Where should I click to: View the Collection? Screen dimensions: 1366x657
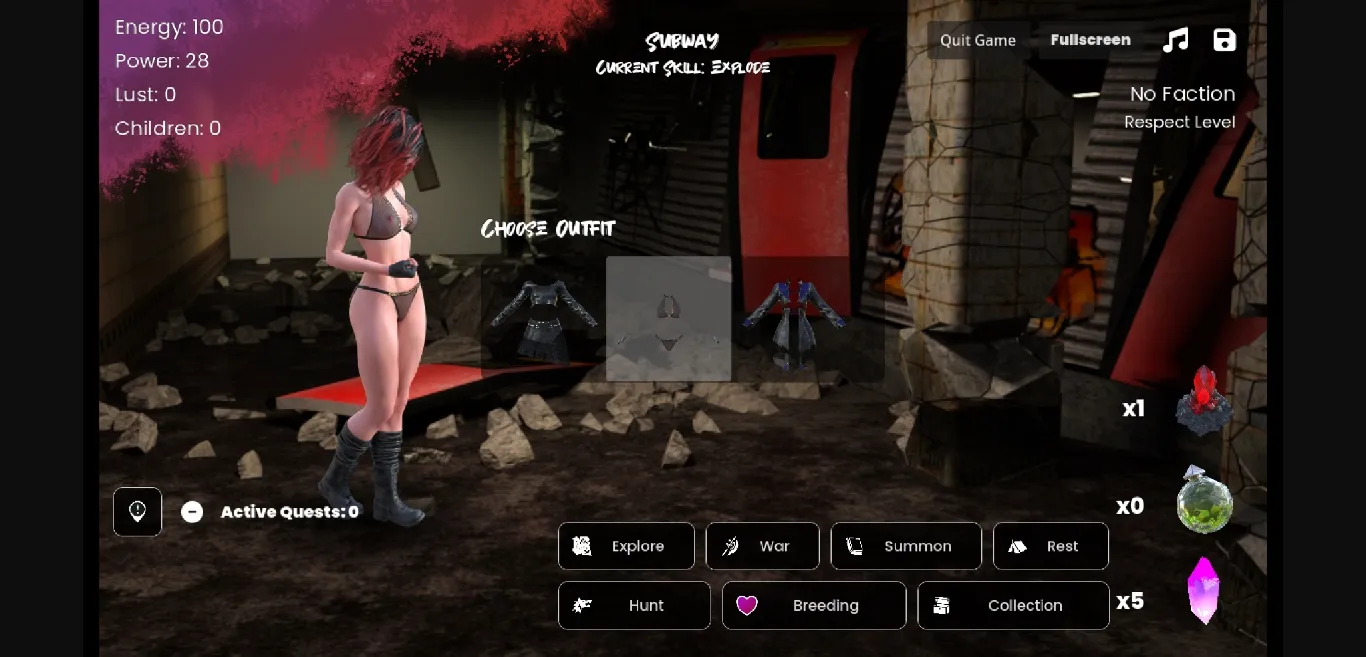pos(1012,605)
